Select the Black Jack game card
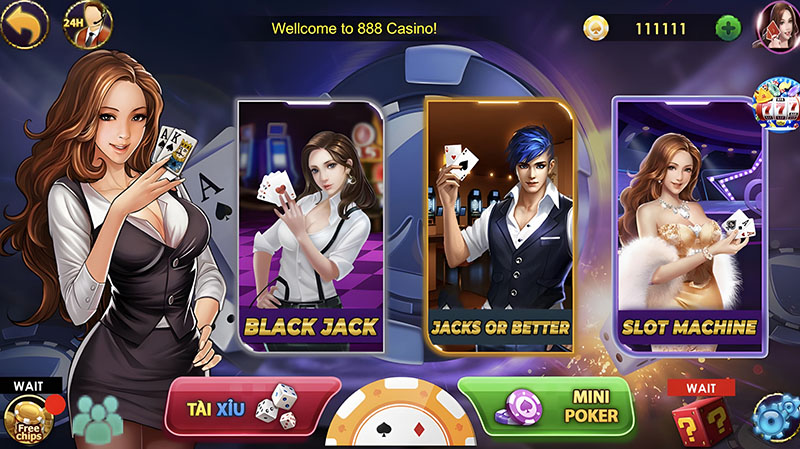This screenshot has height=449, width=800. click(x=310, y=225)
